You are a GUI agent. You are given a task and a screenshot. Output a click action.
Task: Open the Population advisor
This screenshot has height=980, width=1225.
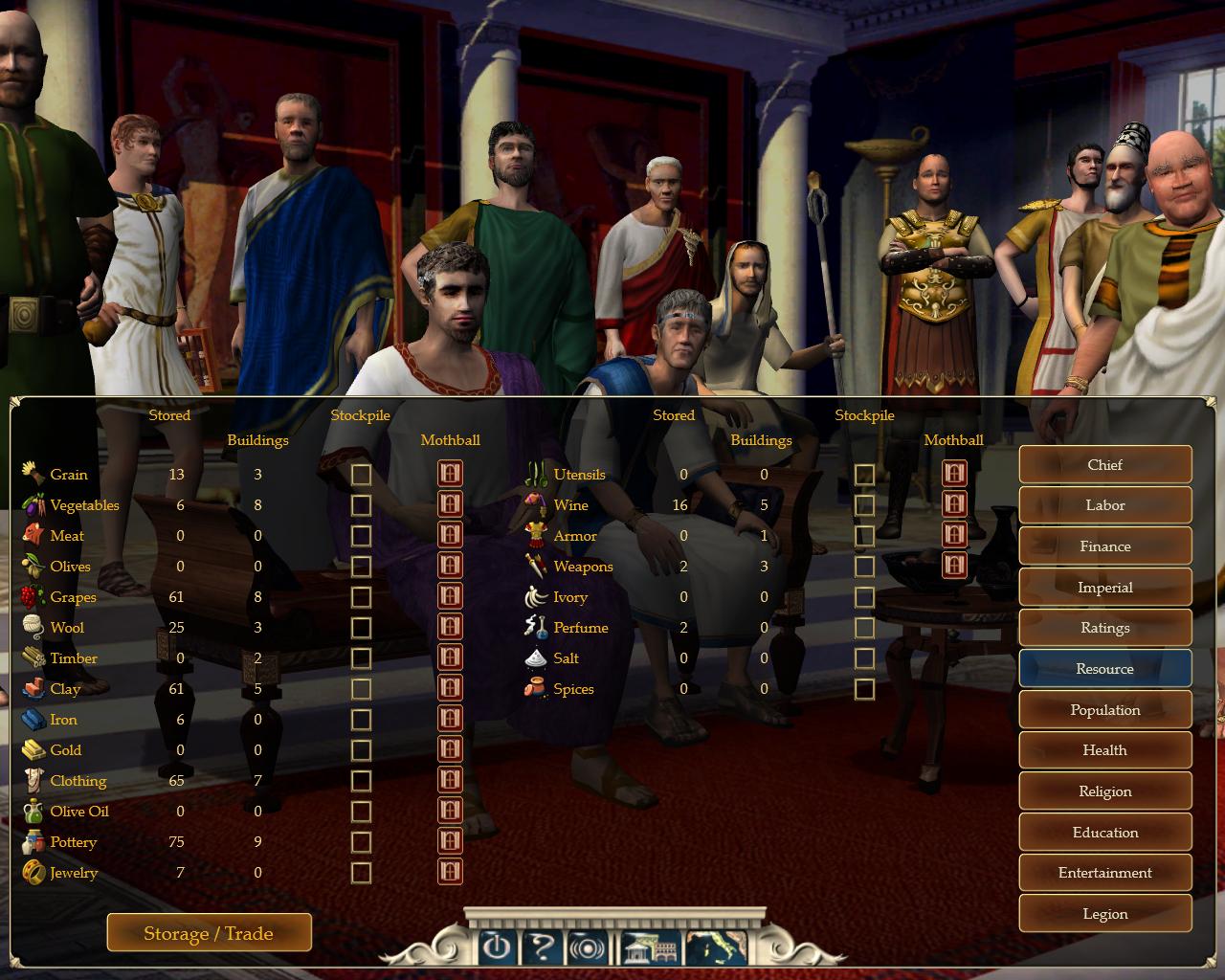1104,710
